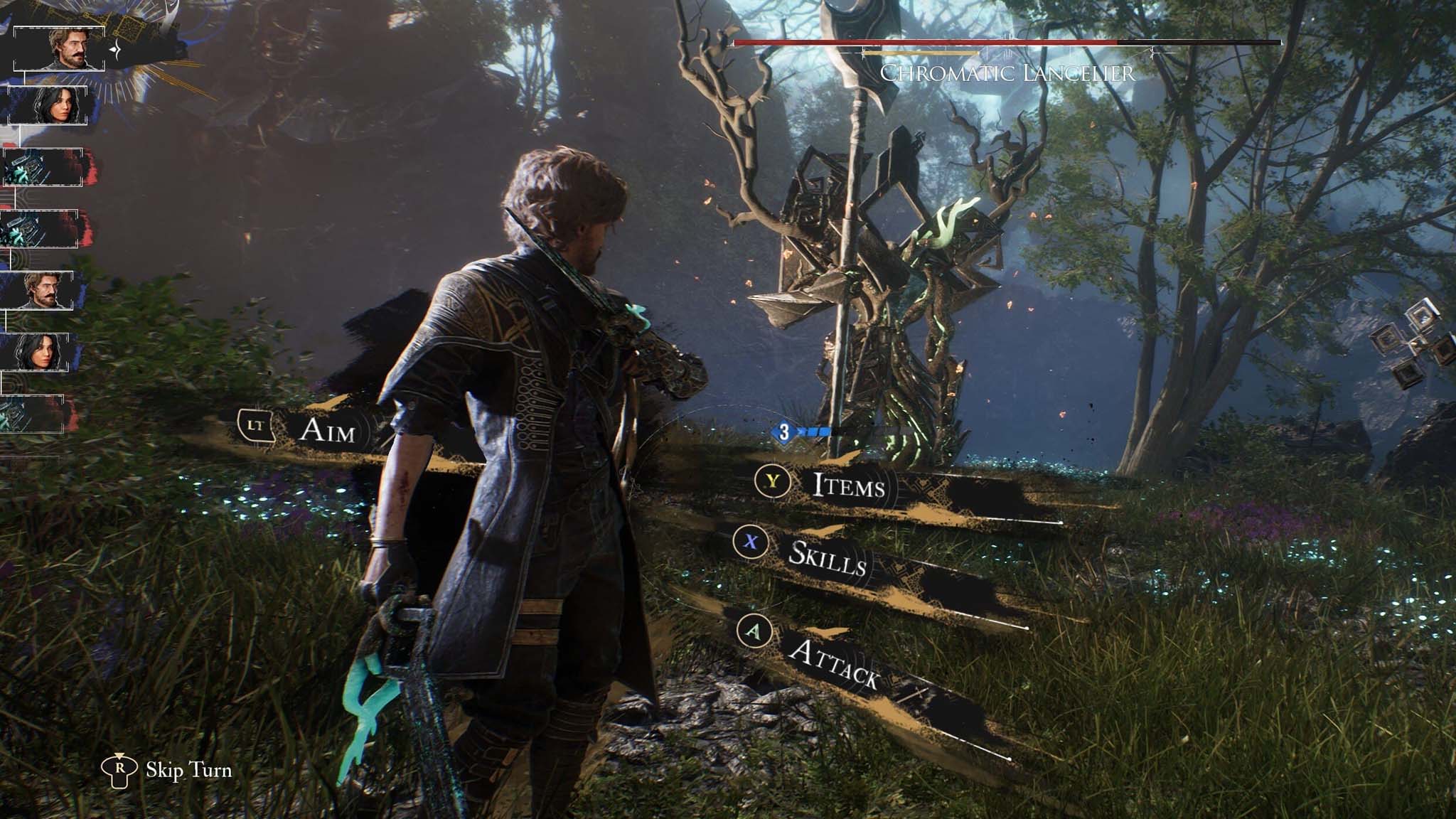Skip Turn for the current character

click(188, 770)
